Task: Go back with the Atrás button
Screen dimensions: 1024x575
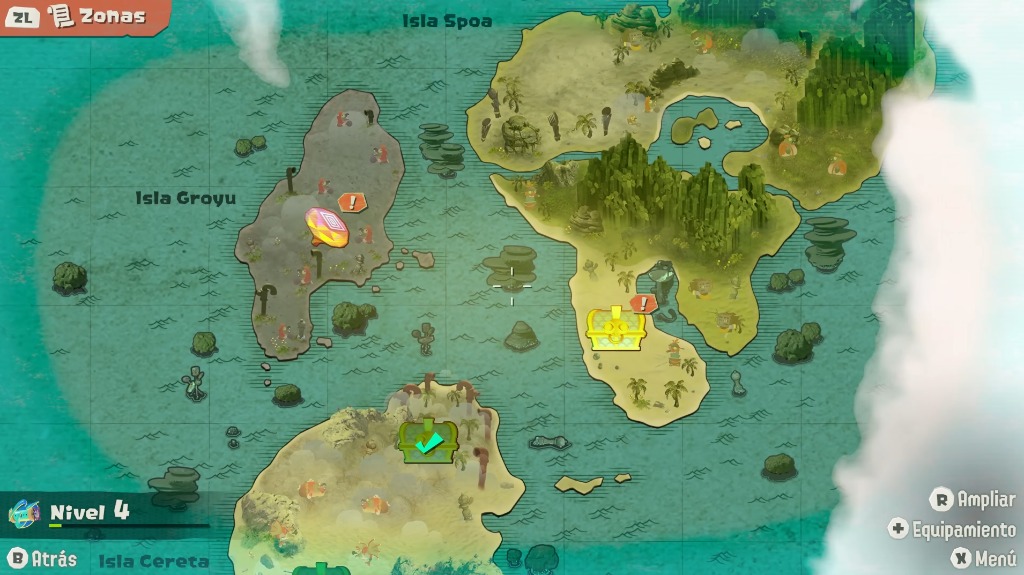Action: (x=42, y=558)
